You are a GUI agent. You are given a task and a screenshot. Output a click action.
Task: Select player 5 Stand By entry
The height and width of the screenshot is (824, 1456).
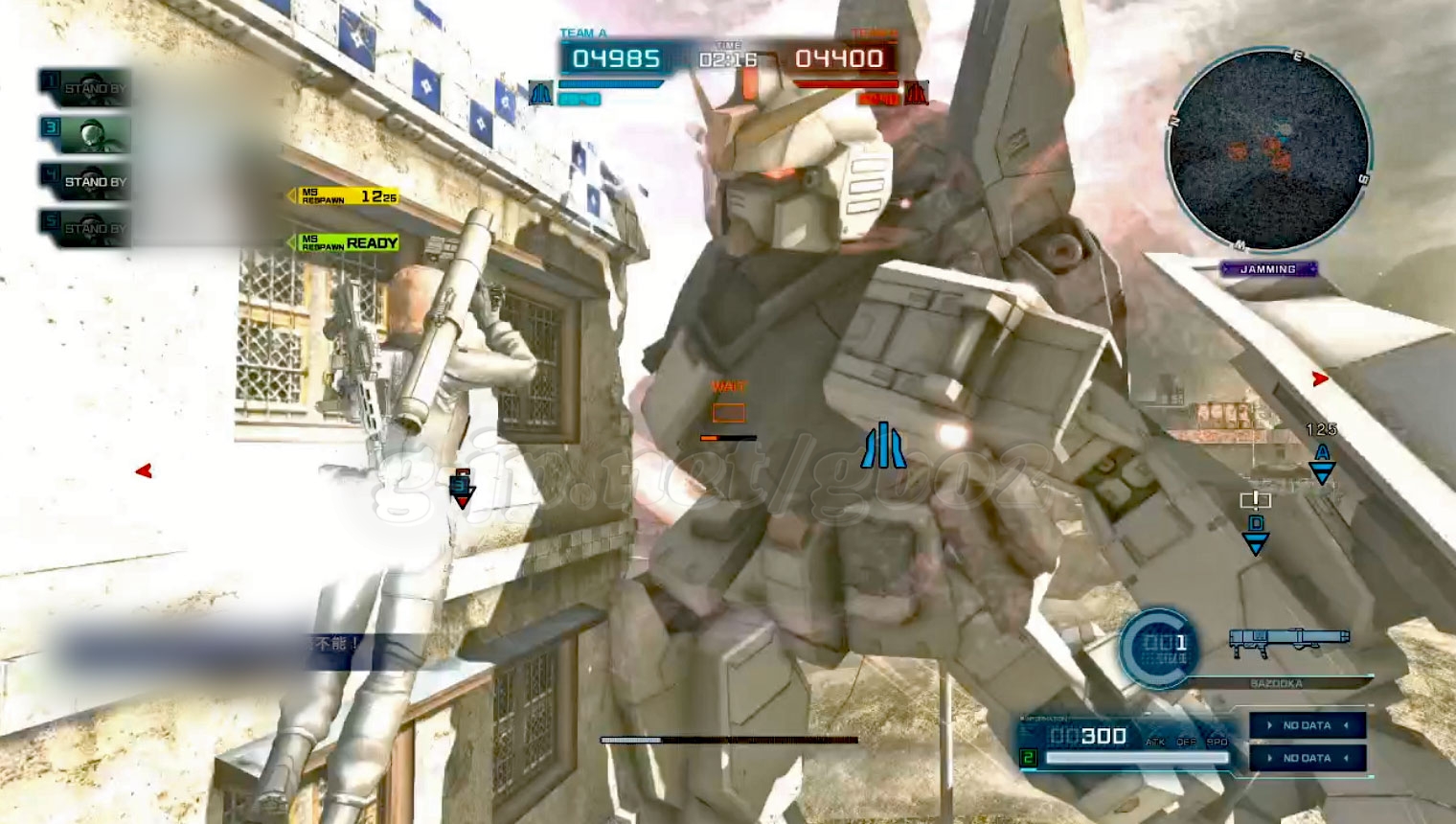(85, 228)
